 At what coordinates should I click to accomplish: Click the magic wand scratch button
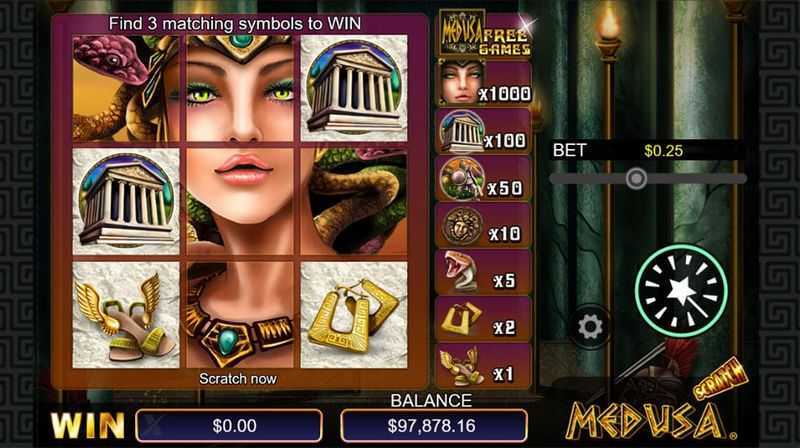681,290
